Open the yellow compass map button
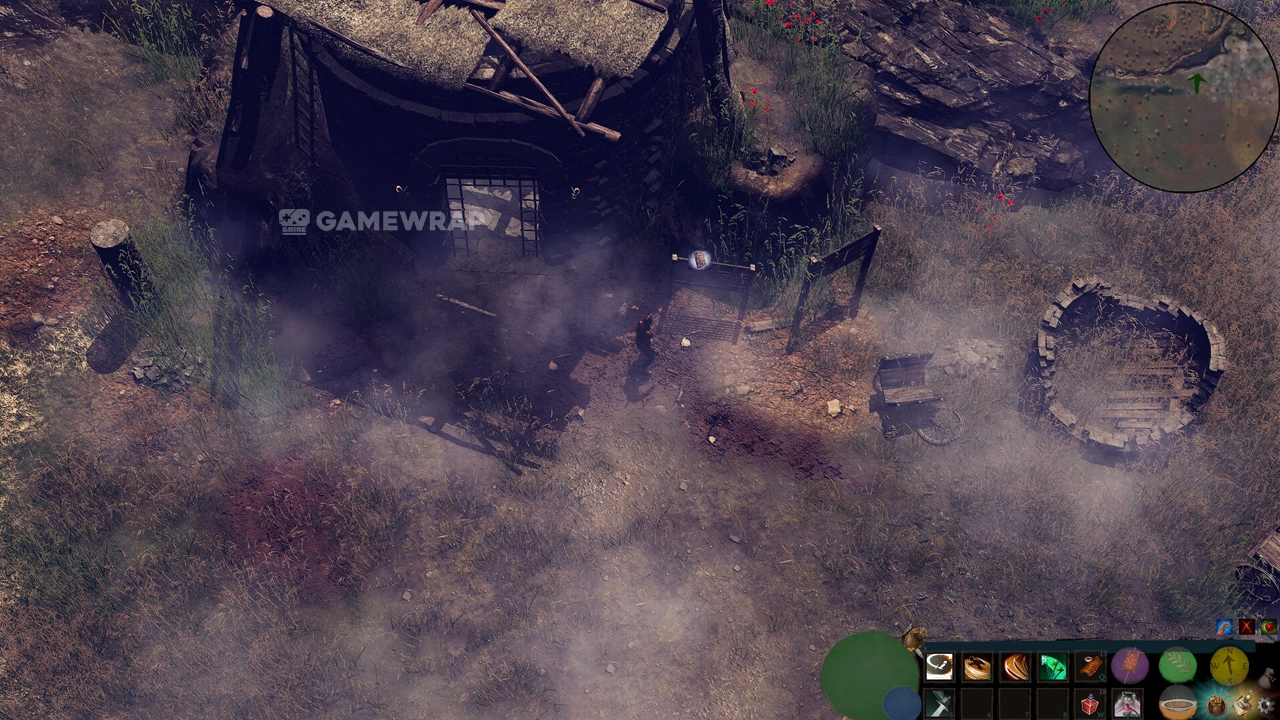The width and height of the screenshot is (1280, 720). (1228, 664)
